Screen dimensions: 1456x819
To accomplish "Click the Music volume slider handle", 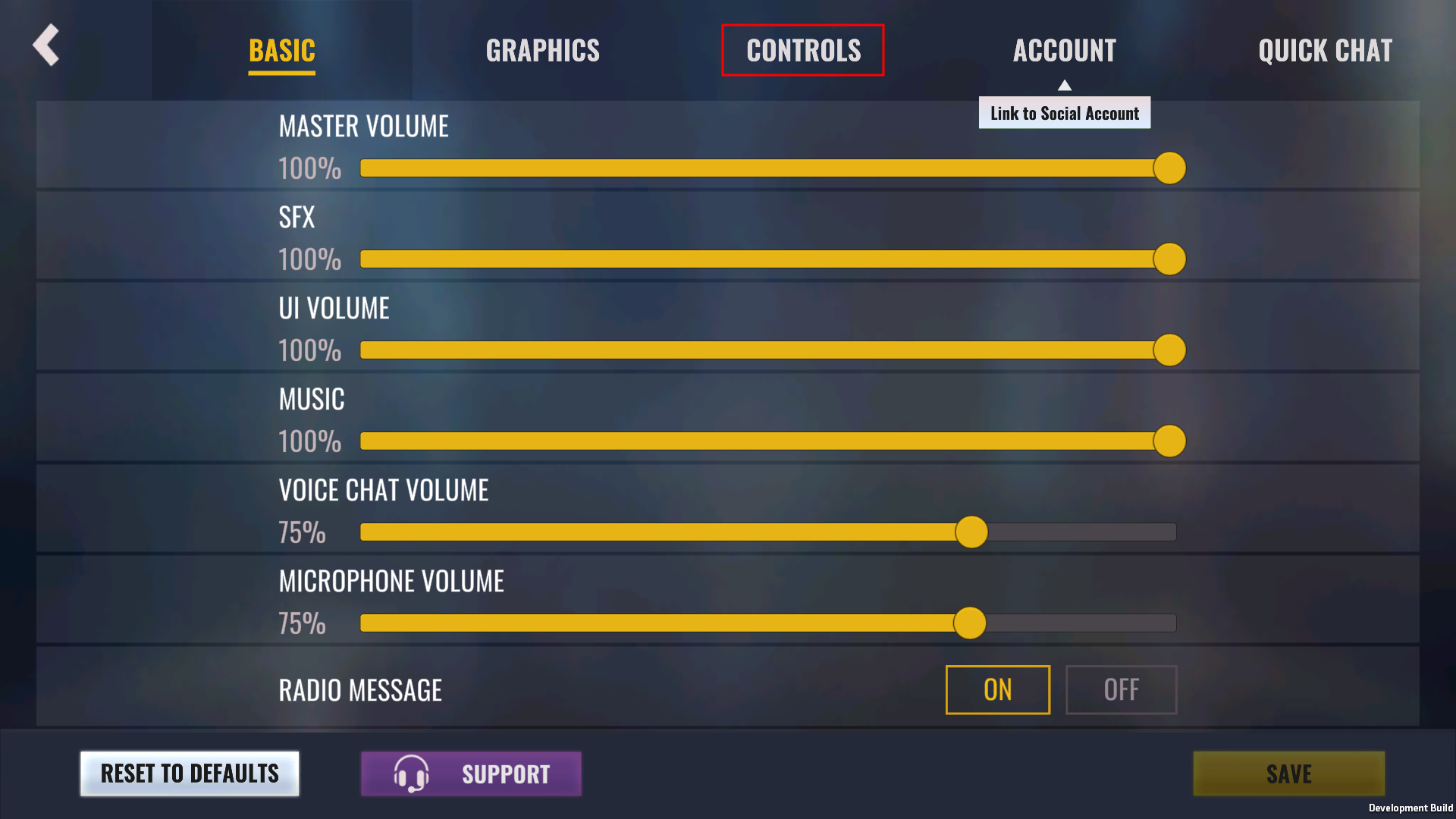I will tap(1170, 440).
